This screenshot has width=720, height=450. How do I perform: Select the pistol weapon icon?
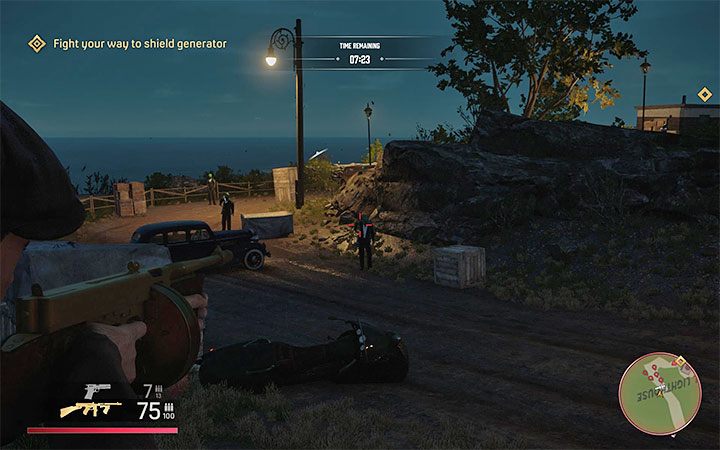point(97,387)
